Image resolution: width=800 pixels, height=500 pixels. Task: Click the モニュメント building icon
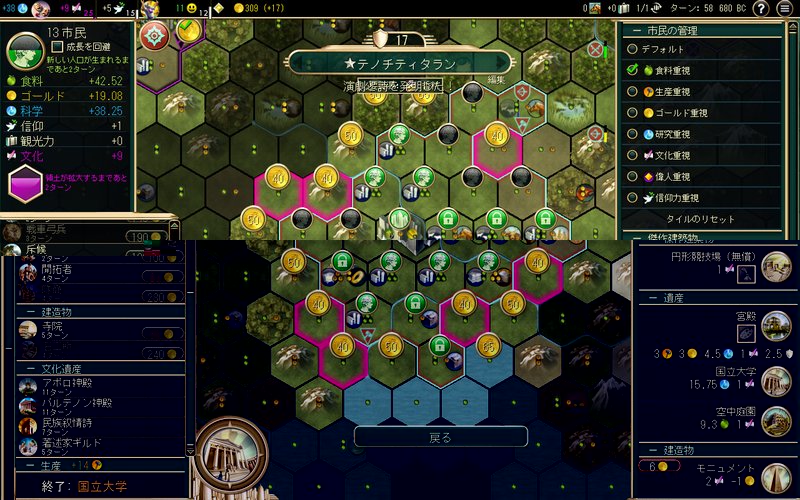[776, 477]
